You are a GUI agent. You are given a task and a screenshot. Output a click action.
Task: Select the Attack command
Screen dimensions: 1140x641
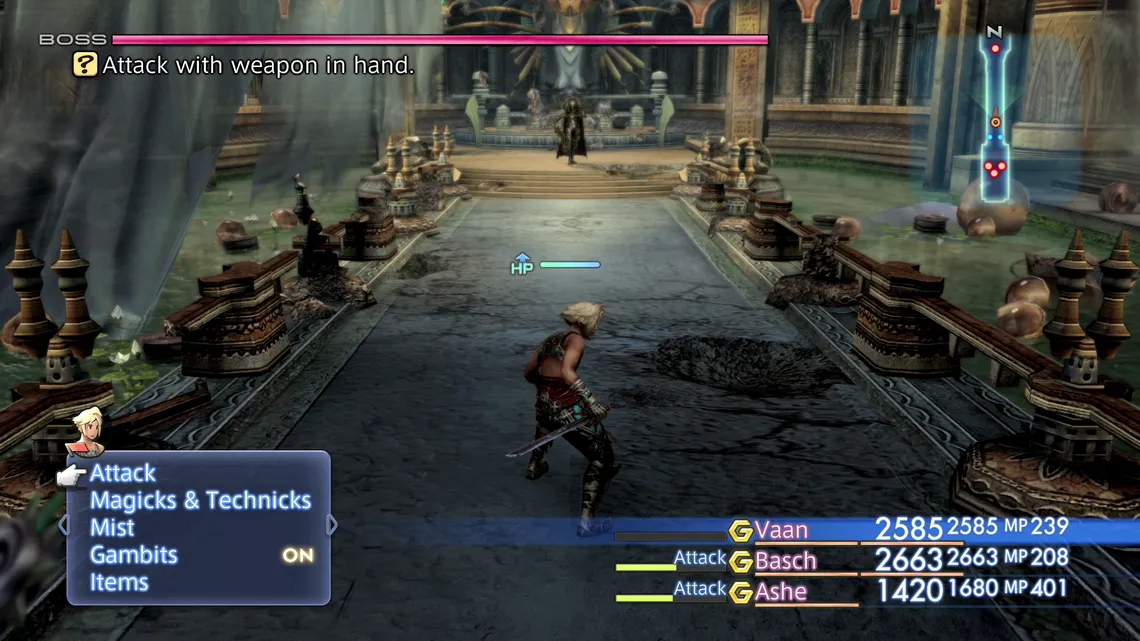[123, 473]
